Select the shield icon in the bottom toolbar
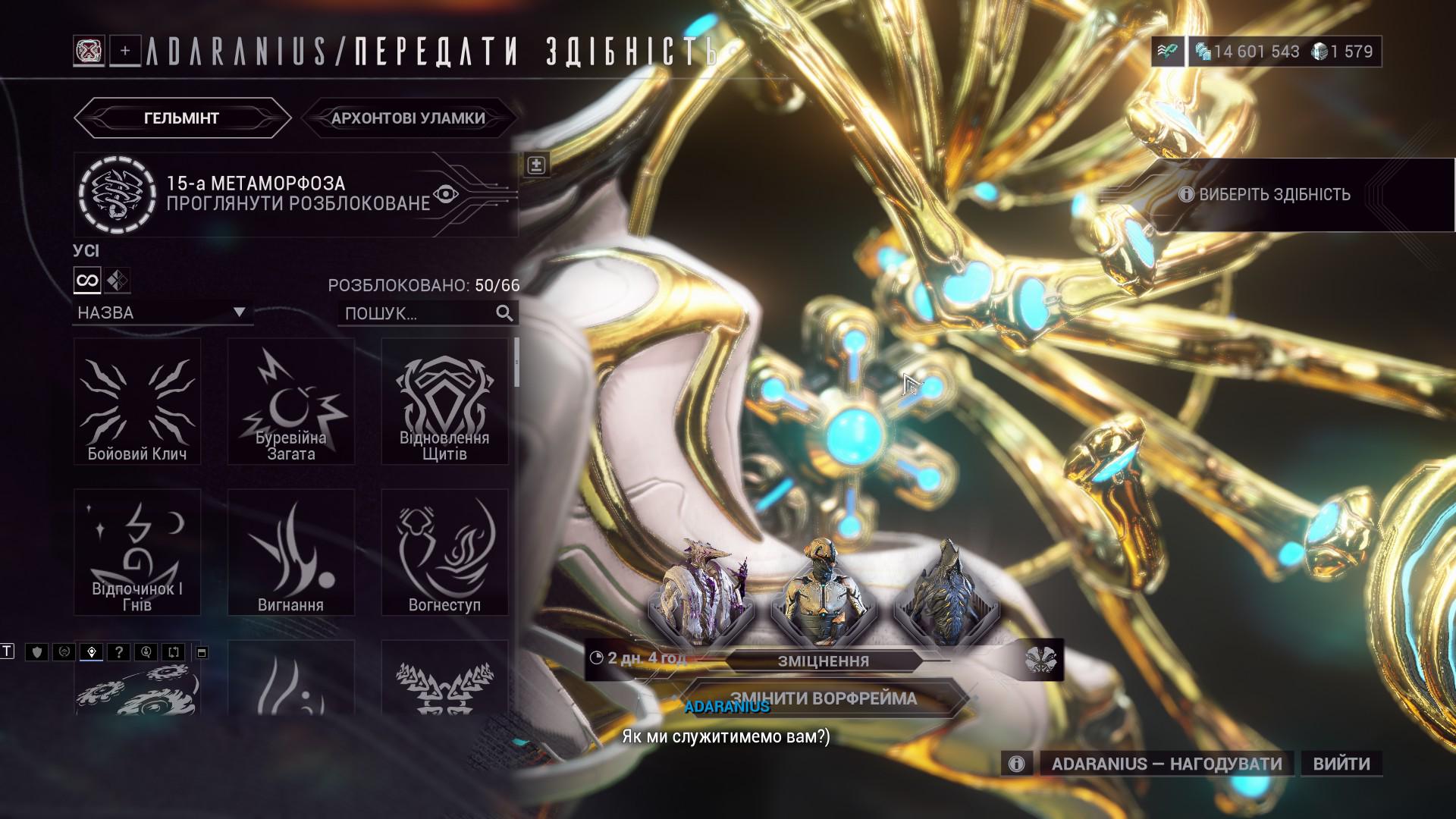Image resolution: width=1456 pixels, height=819 pixels. pyautogui.click(x=36, y=651)
